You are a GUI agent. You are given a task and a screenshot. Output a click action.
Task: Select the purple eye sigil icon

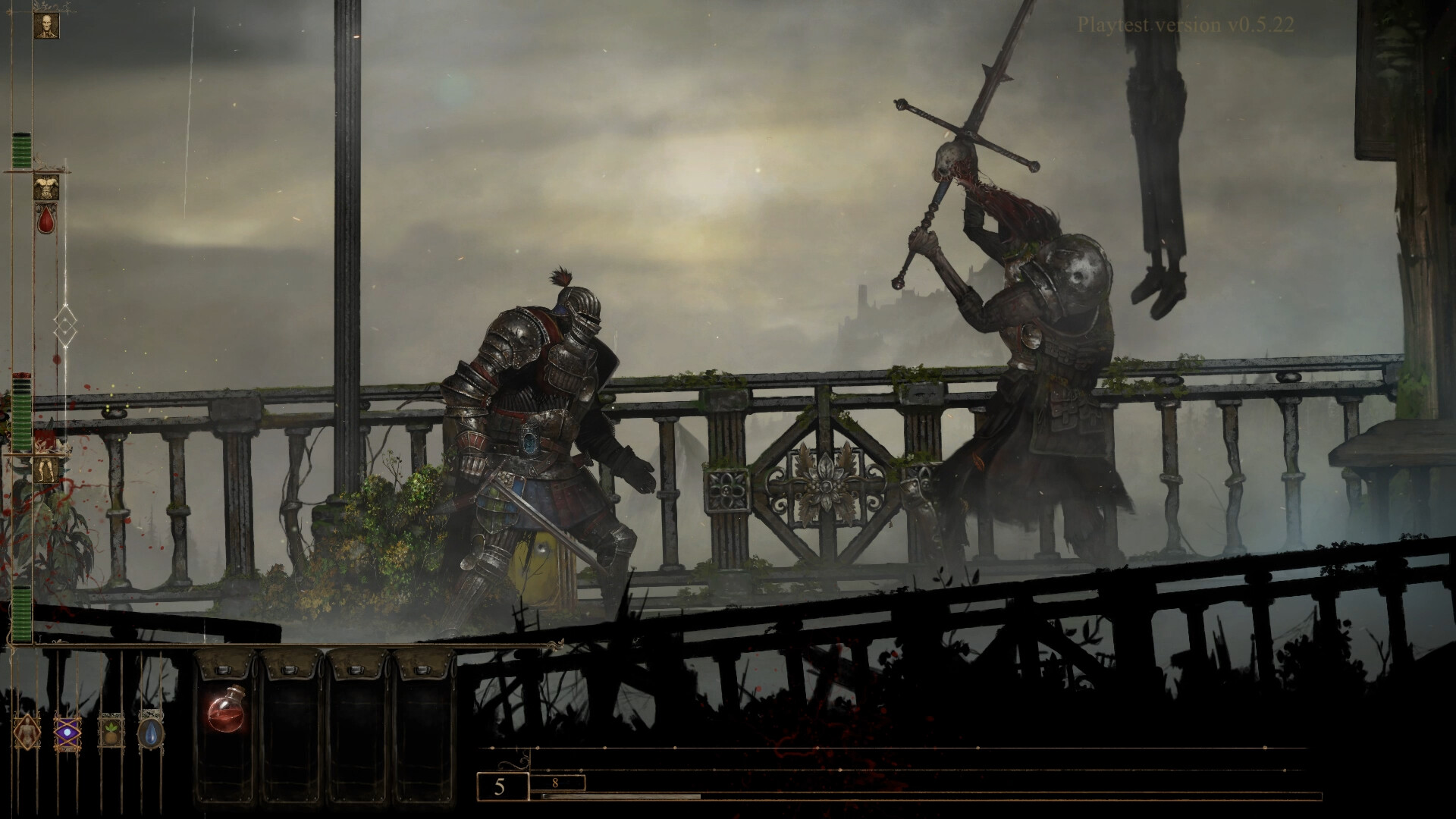click(68, 734)
